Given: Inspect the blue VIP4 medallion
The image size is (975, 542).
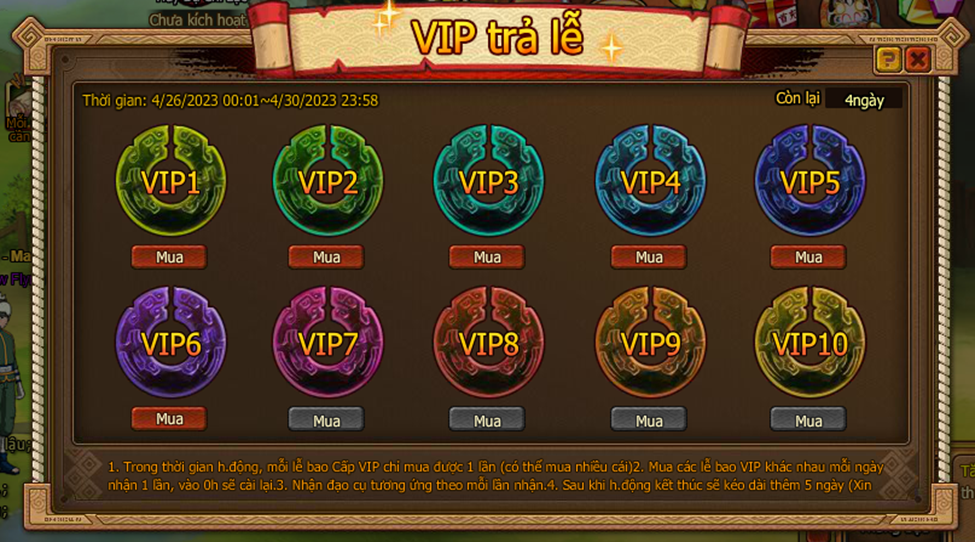Looking at the screenshot, I should [x=650, y=181].
